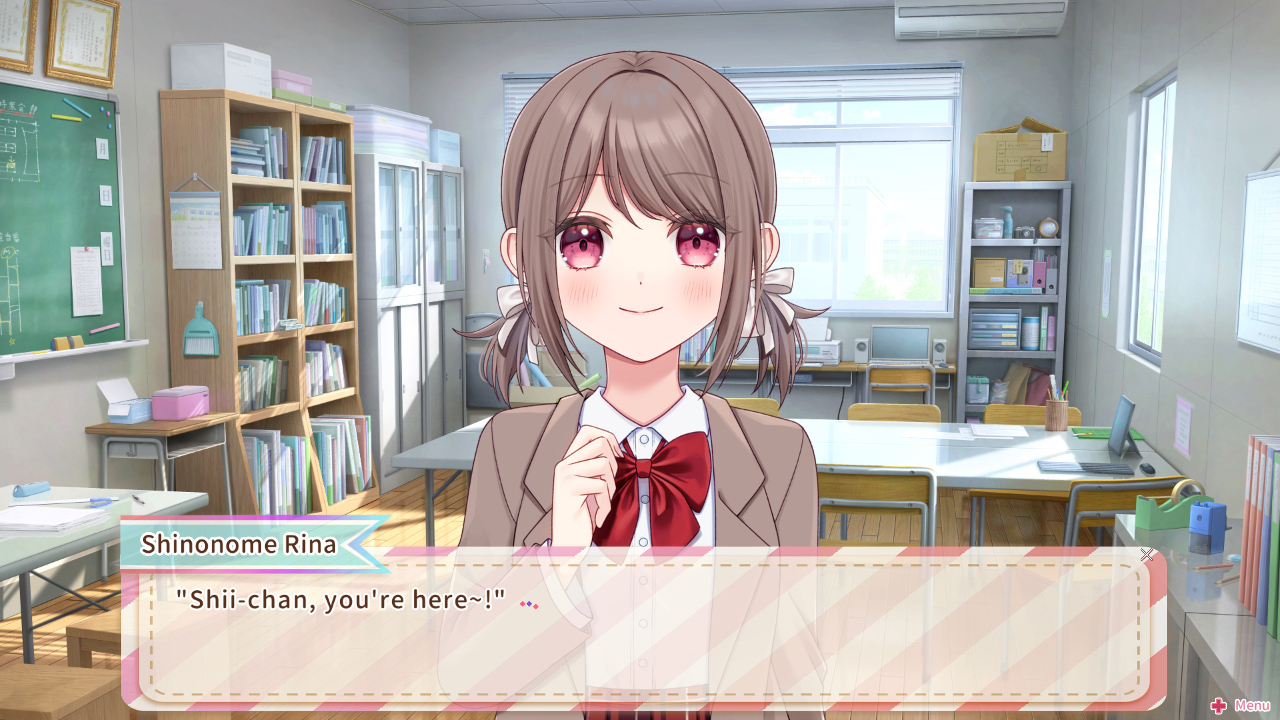This screenshot has height=720, width=1280.
Task: Toggle the dialogue window visibility with the X
Action: pyautogui.click(x=1146, y=555)
